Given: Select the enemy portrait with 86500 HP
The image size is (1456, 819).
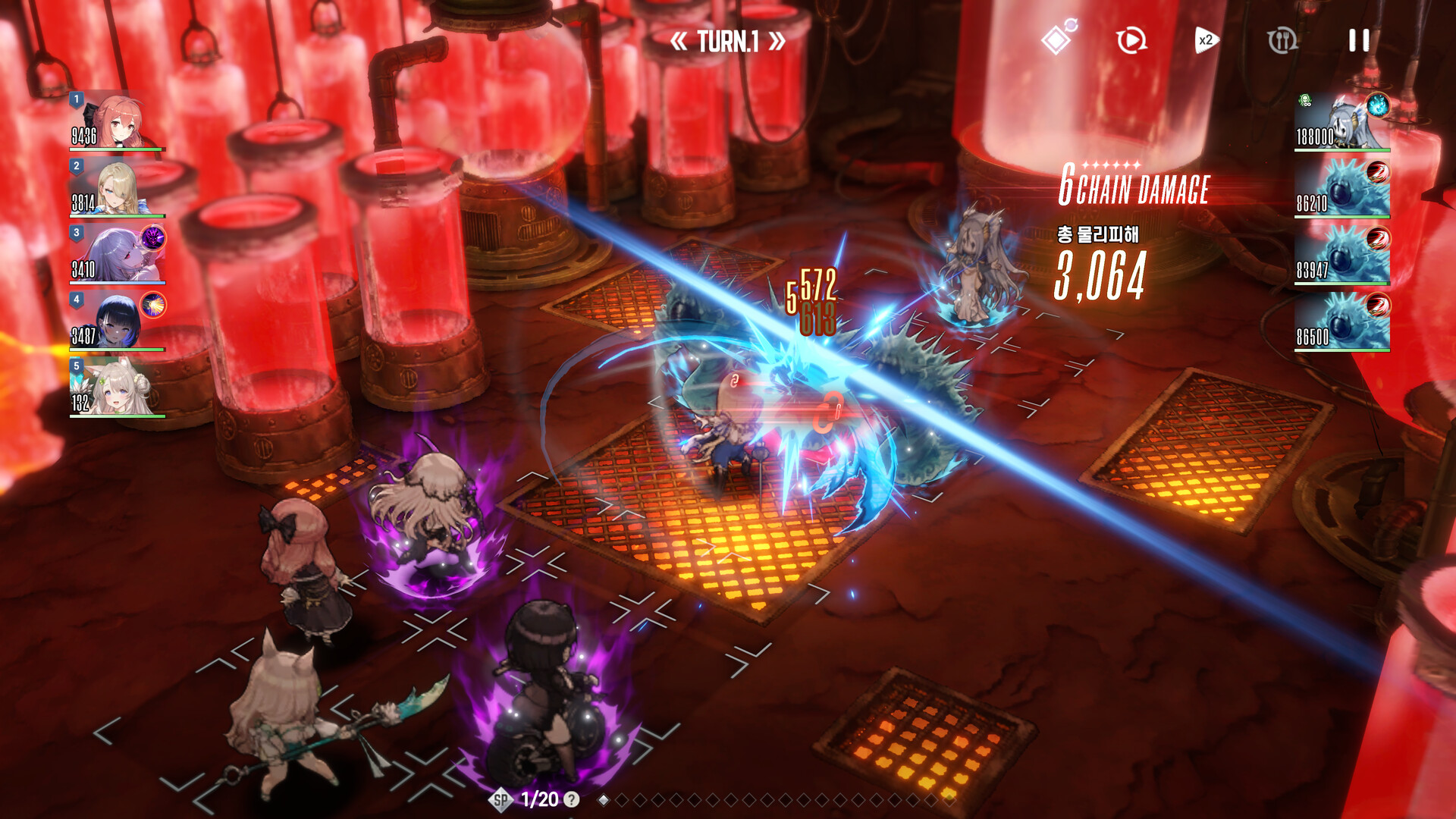Looking at the screenshot, I should [1341, 322].
